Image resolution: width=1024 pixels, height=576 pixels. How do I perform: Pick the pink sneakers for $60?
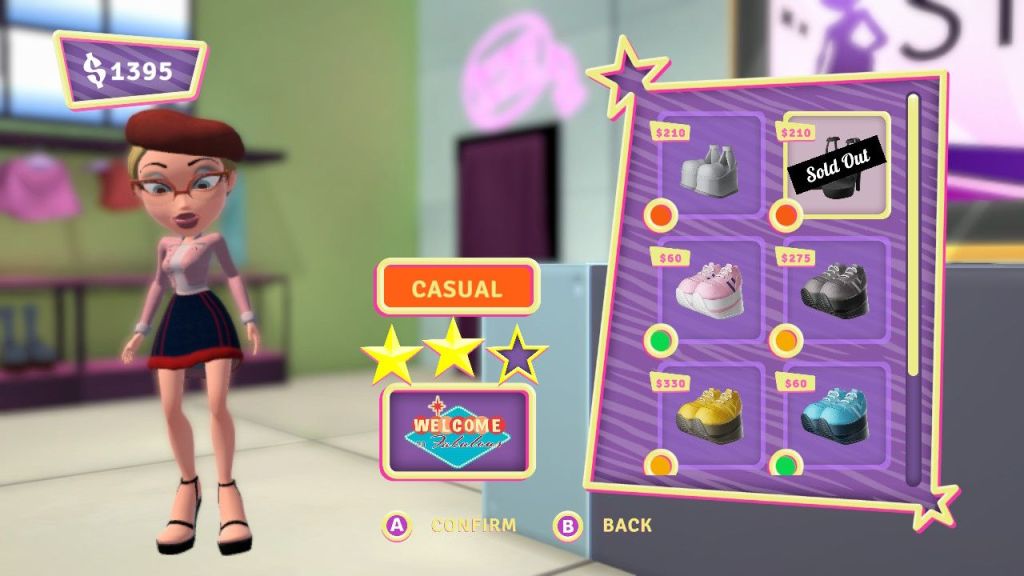(709, 289)
